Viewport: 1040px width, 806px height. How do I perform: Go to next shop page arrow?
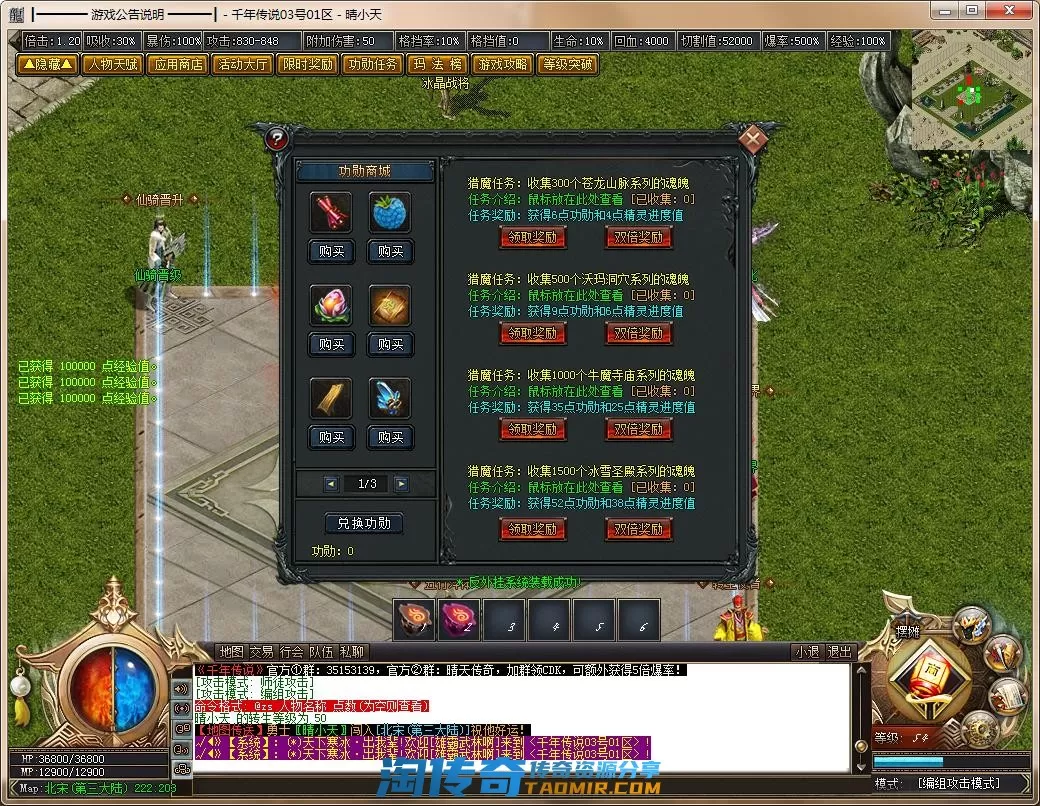point(401,484)
